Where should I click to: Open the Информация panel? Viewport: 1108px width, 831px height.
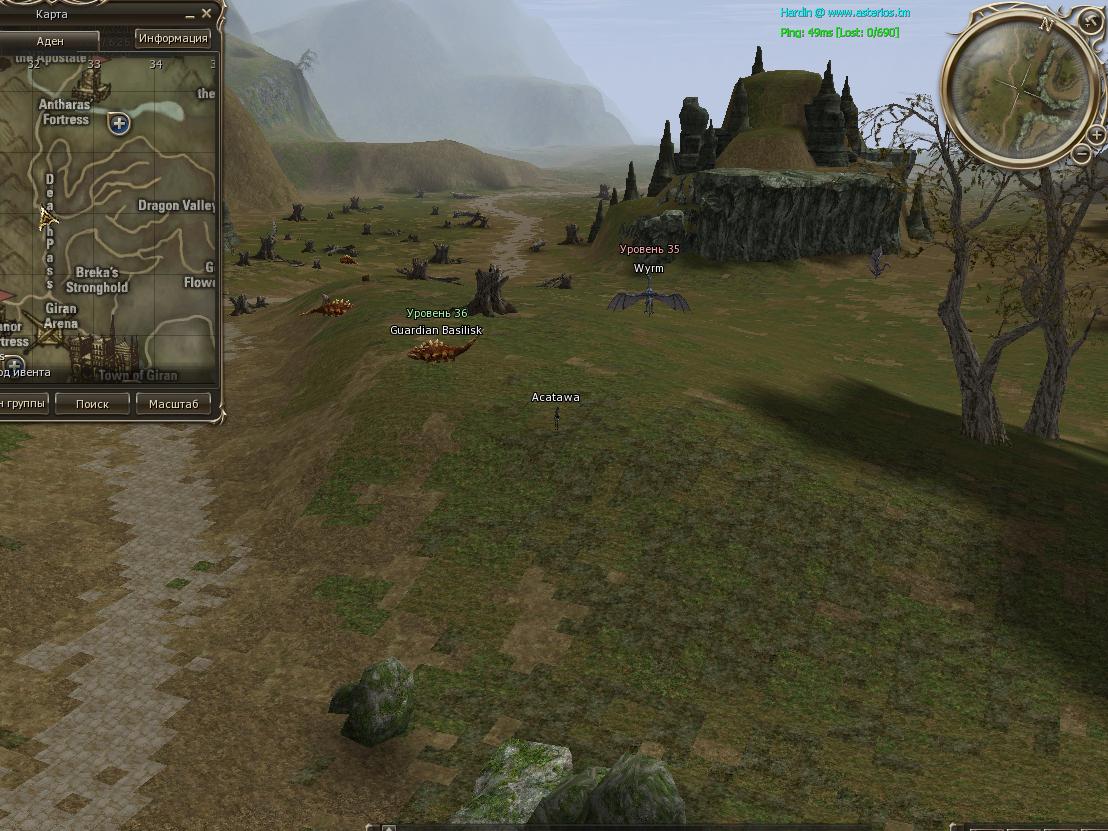pyautogui.click(x=173, y=39)
